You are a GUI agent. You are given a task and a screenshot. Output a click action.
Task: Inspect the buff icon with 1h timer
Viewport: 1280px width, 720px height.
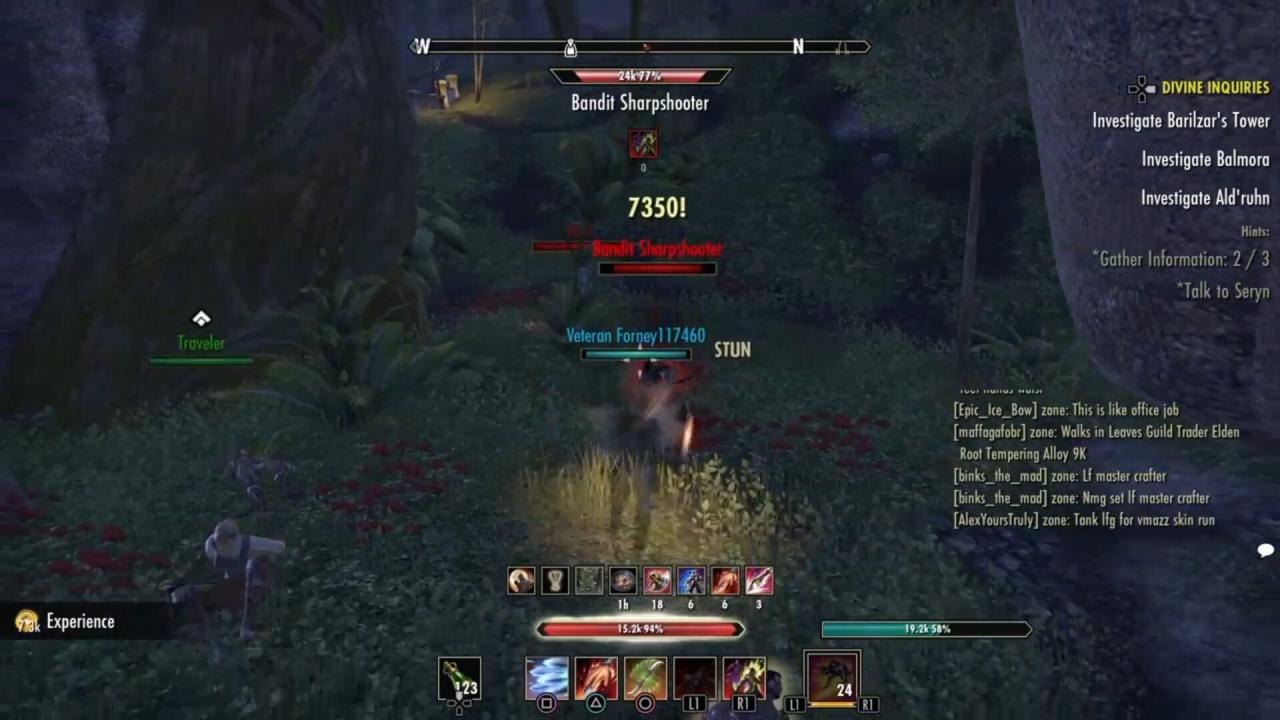tap(623, 580)
